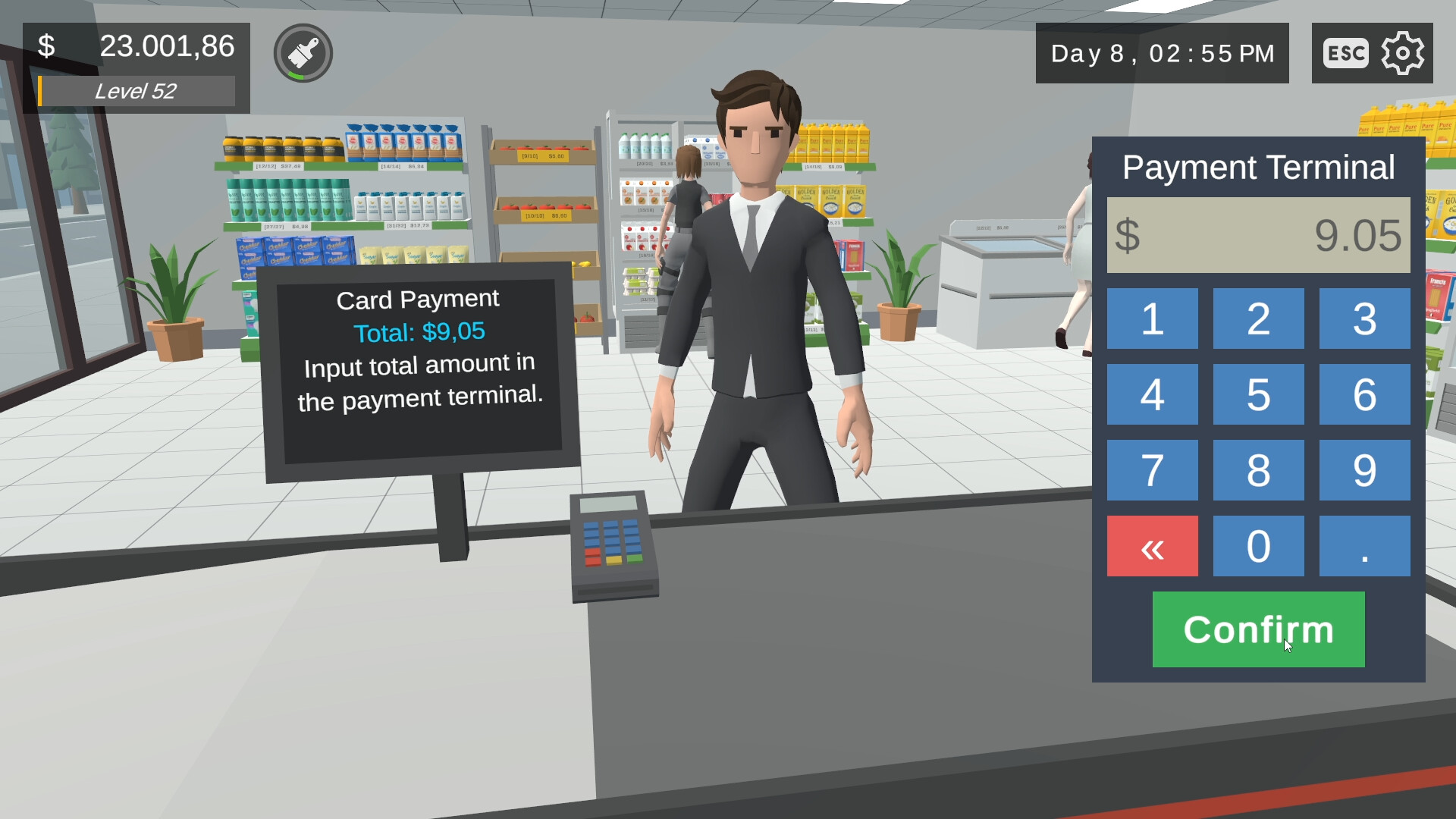Click the dollar sign money icon
The height and width of the screenshot is (819, 1456).
click(x=47, y=45)
